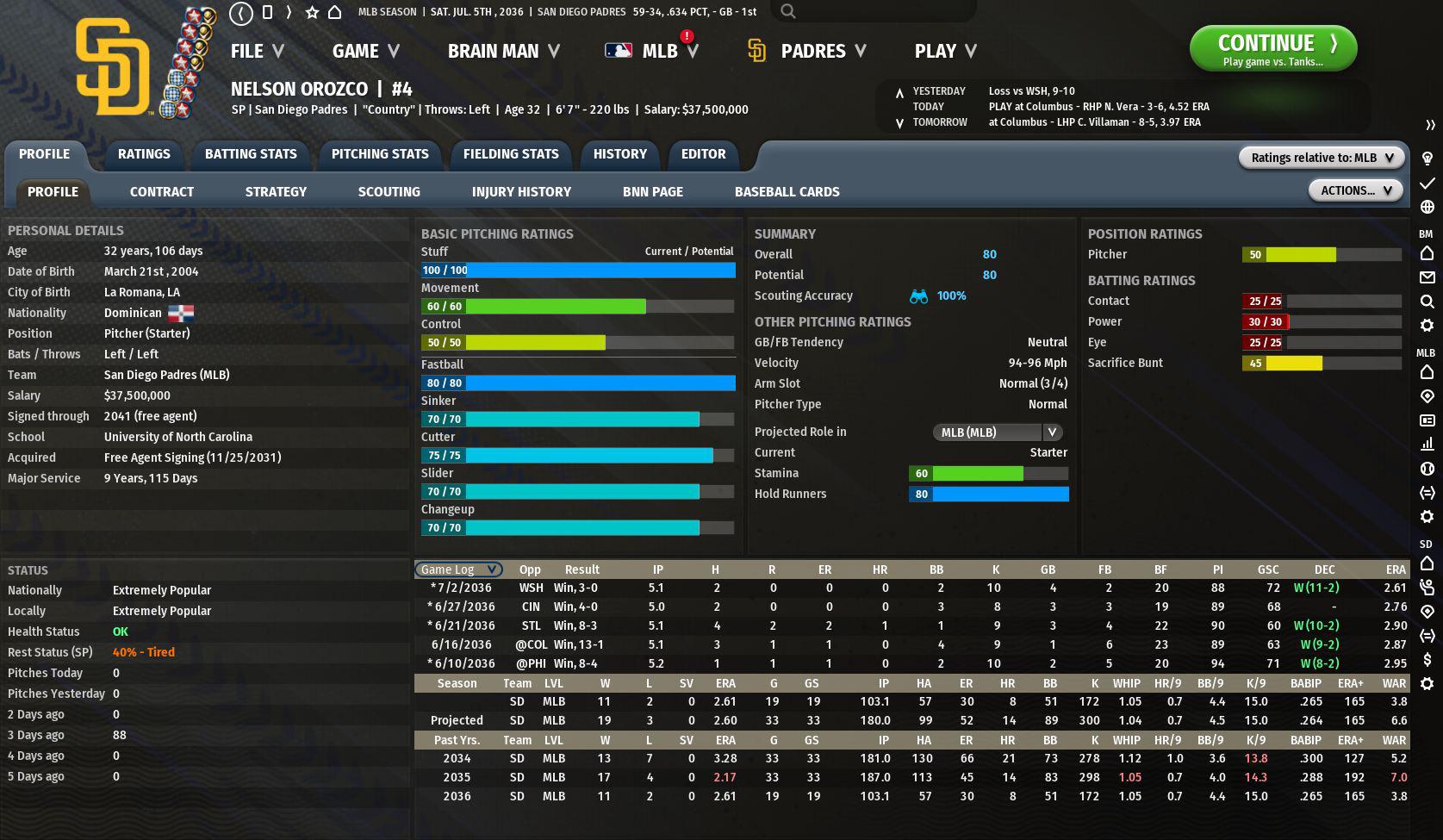Click the star favorites icon in top bar
Viewport: 1443px width, 840px height.
click(312, 12)
